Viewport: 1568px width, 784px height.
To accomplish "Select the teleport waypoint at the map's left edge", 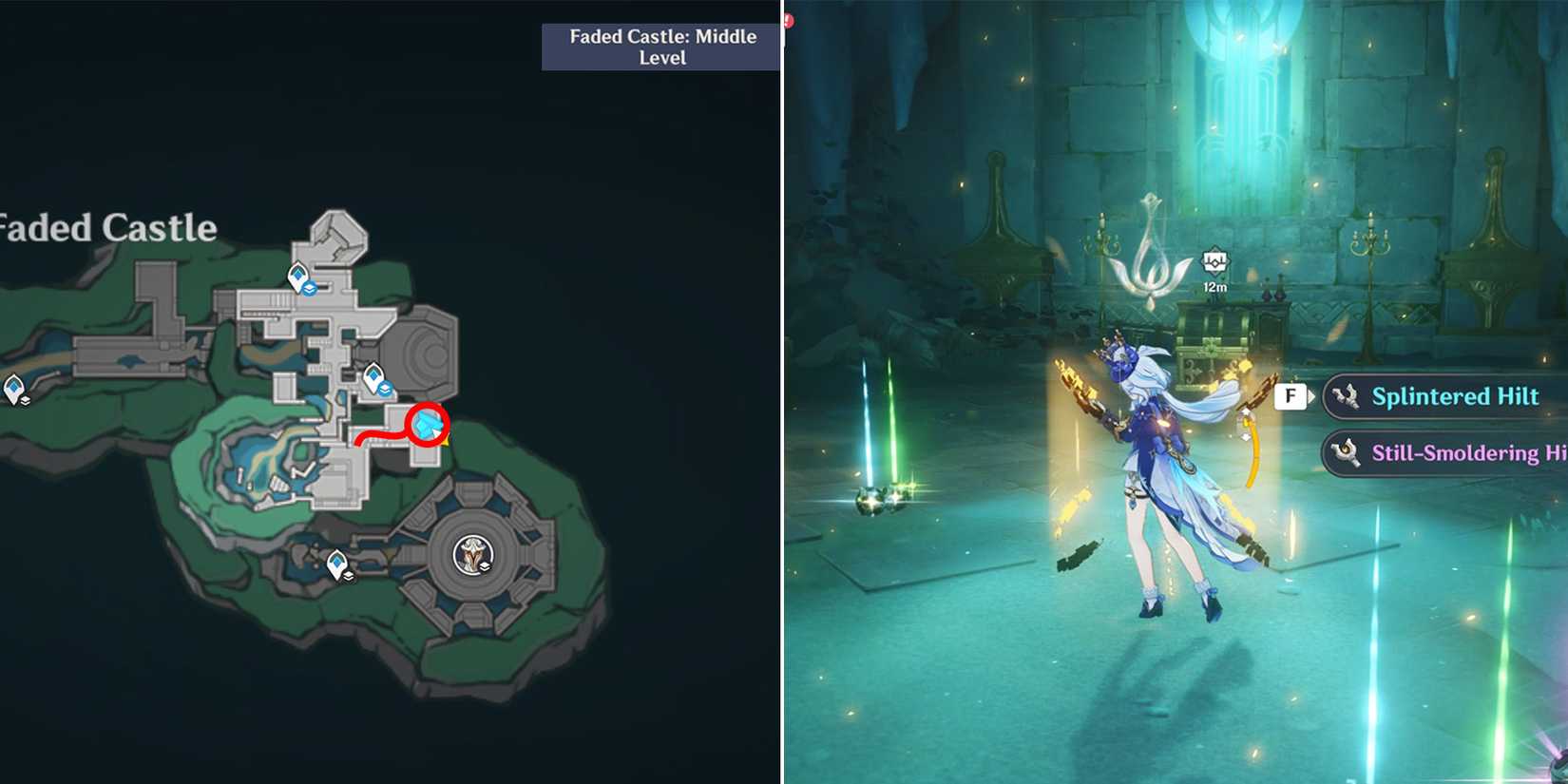I will (x=13, y=388).
